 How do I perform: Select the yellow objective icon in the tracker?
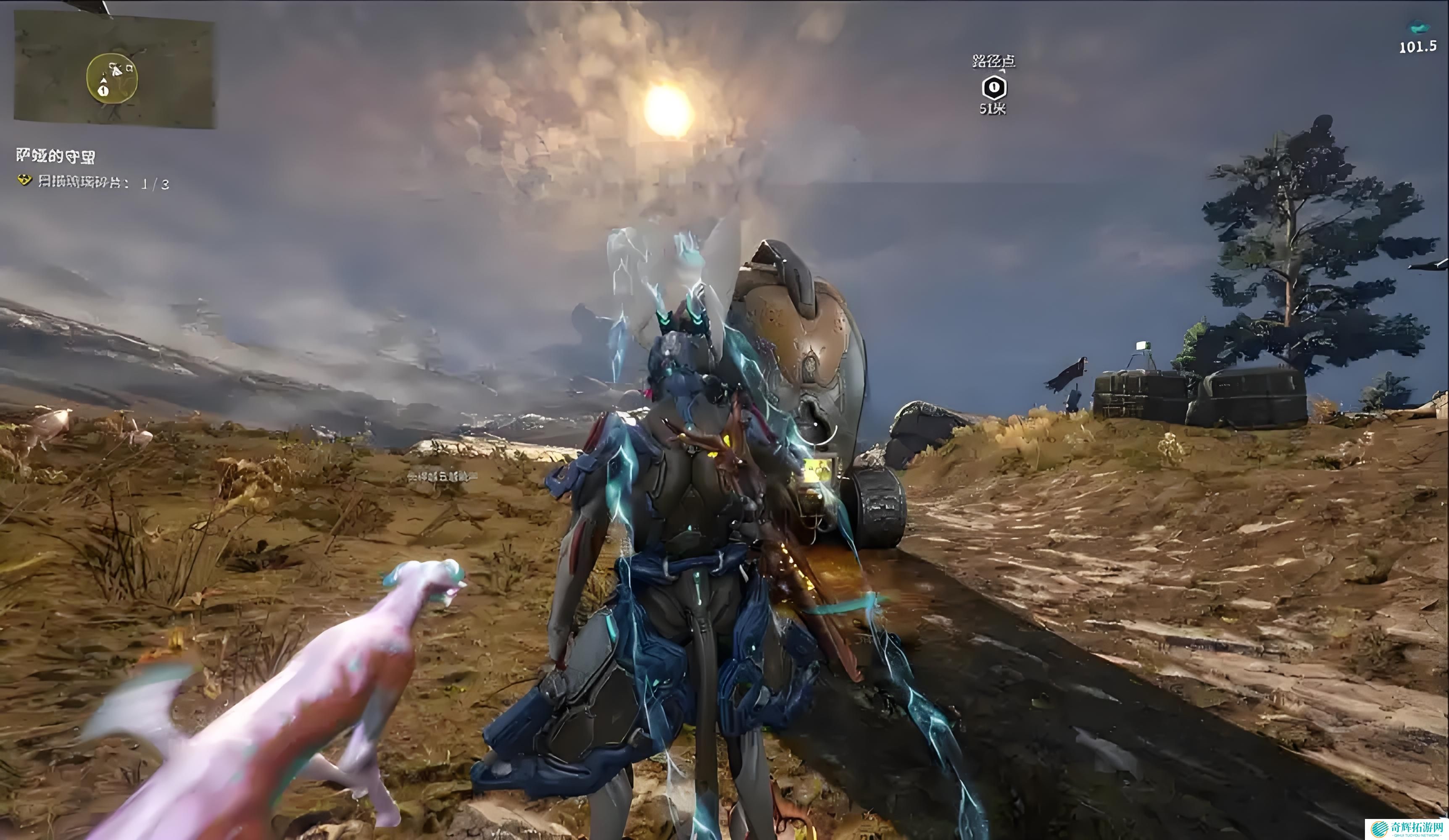click(24, 181)
